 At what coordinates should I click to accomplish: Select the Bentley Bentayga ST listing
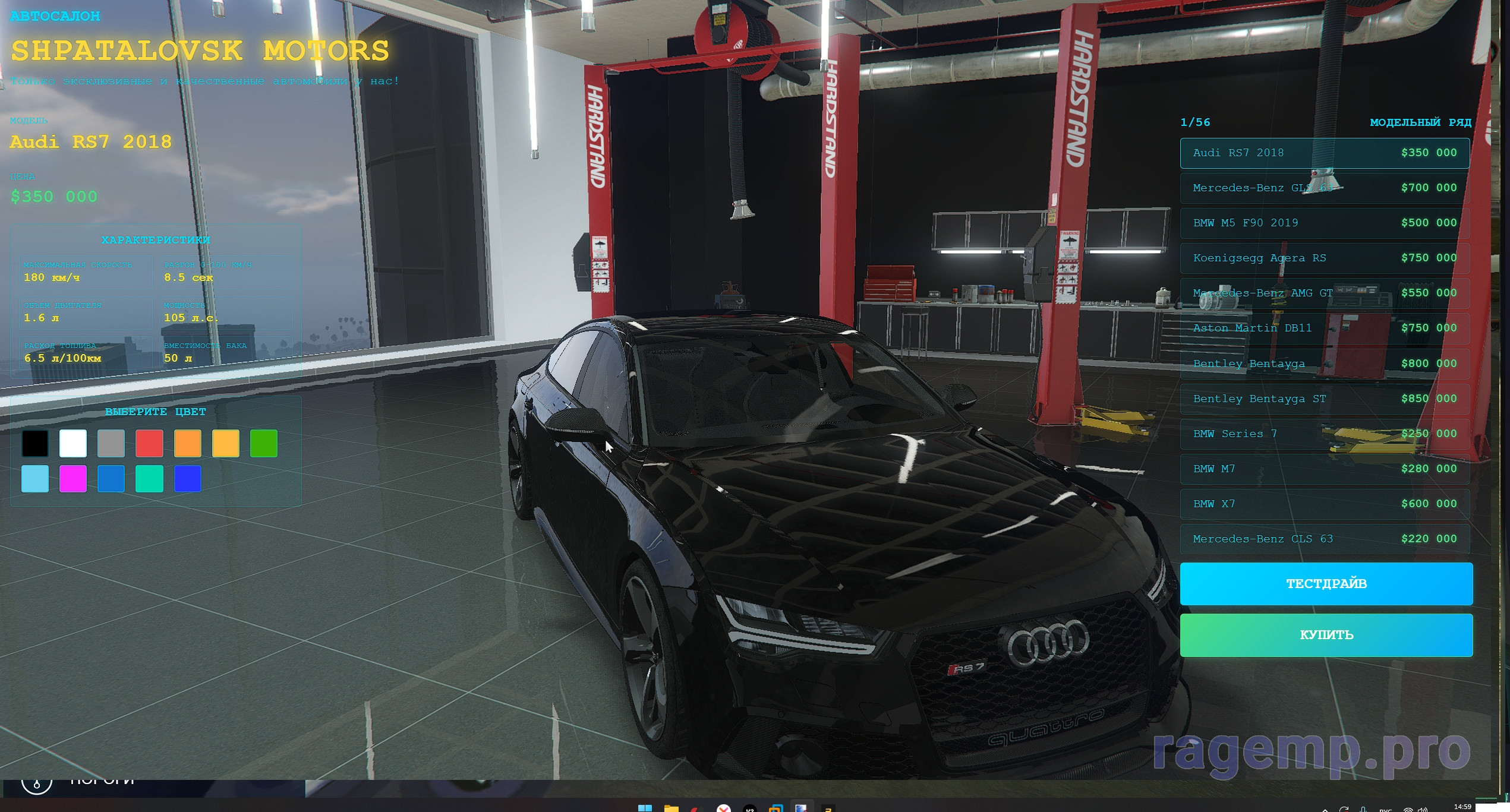tap(1324, 399)
